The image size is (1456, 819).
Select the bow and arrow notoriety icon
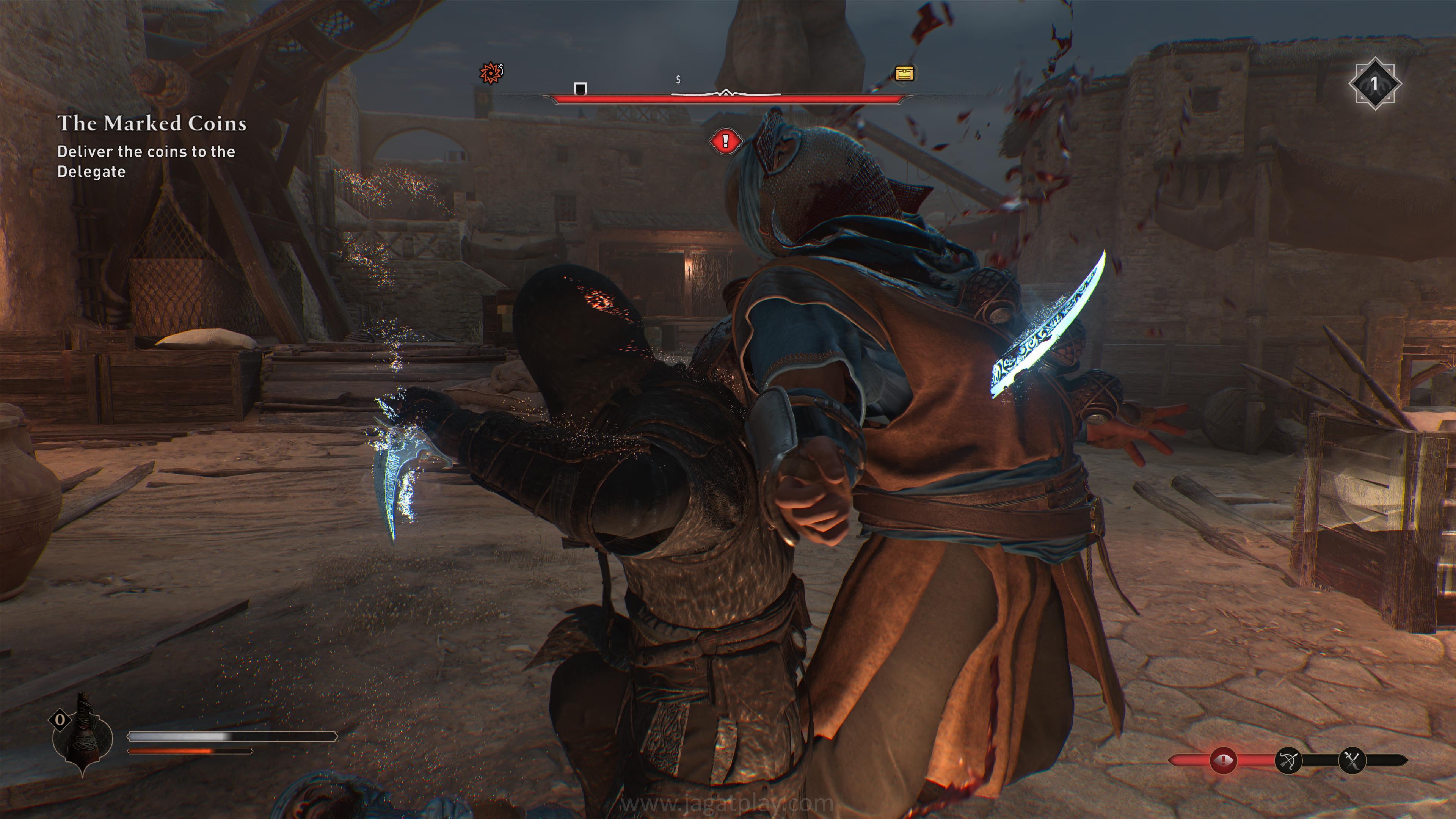tap(1289, 760)
